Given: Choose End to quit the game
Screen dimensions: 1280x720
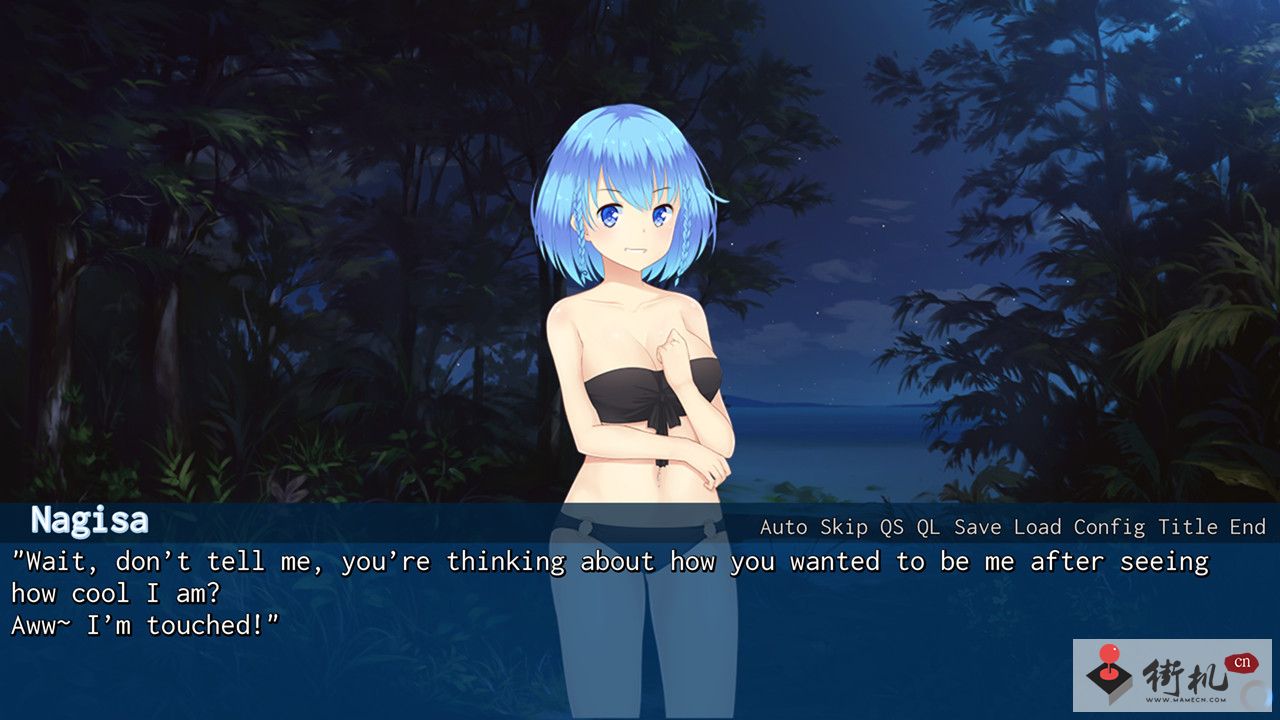Looking at the screenshot, I should [x=1247, y=527].
